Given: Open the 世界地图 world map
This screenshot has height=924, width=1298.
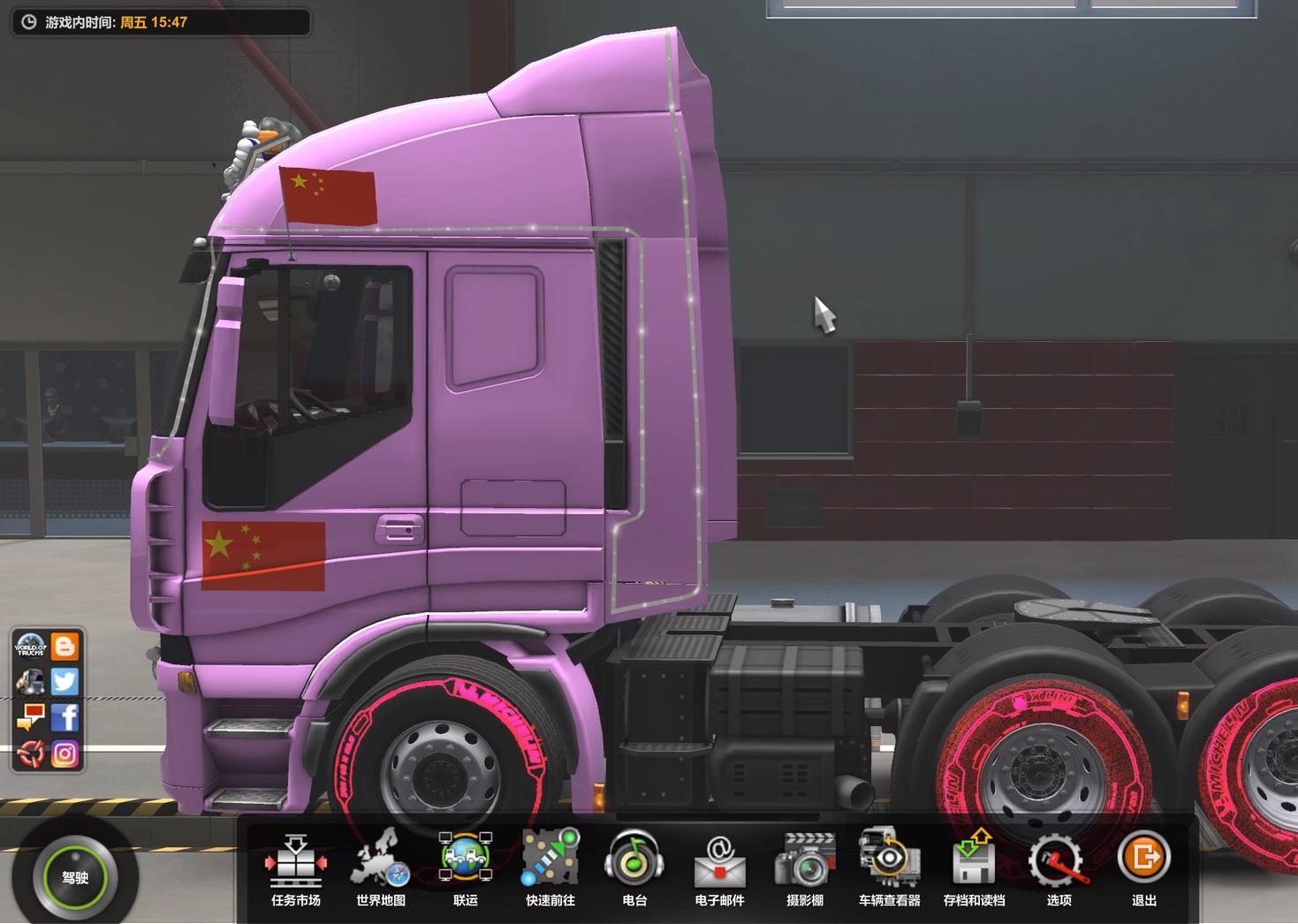Looking at the screenshot, I should pyautogui.click(x=381, y=867).
